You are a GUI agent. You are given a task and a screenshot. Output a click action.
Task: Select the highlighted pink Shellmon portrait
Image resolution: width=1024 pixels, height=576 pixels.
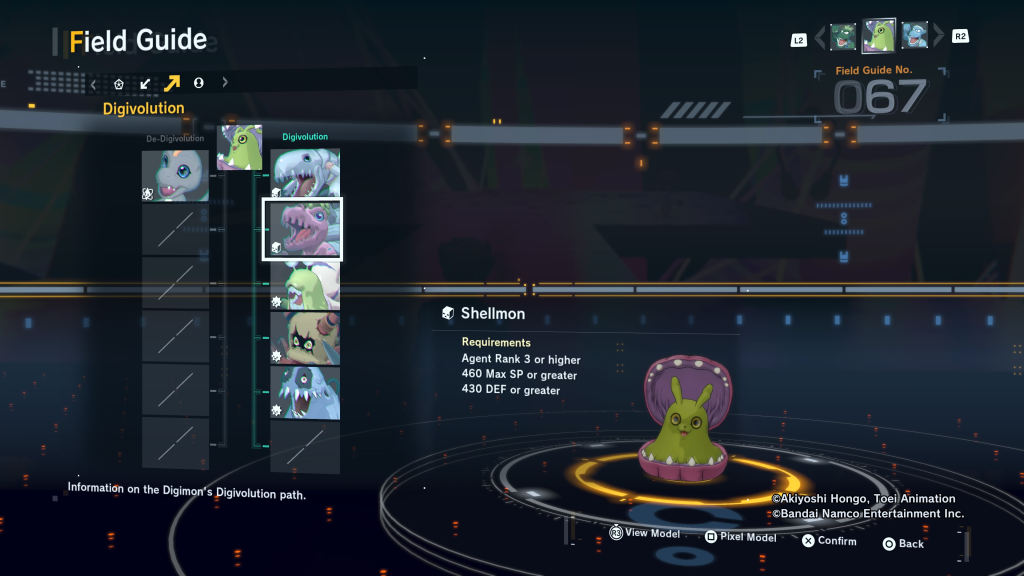coord(303,229)
